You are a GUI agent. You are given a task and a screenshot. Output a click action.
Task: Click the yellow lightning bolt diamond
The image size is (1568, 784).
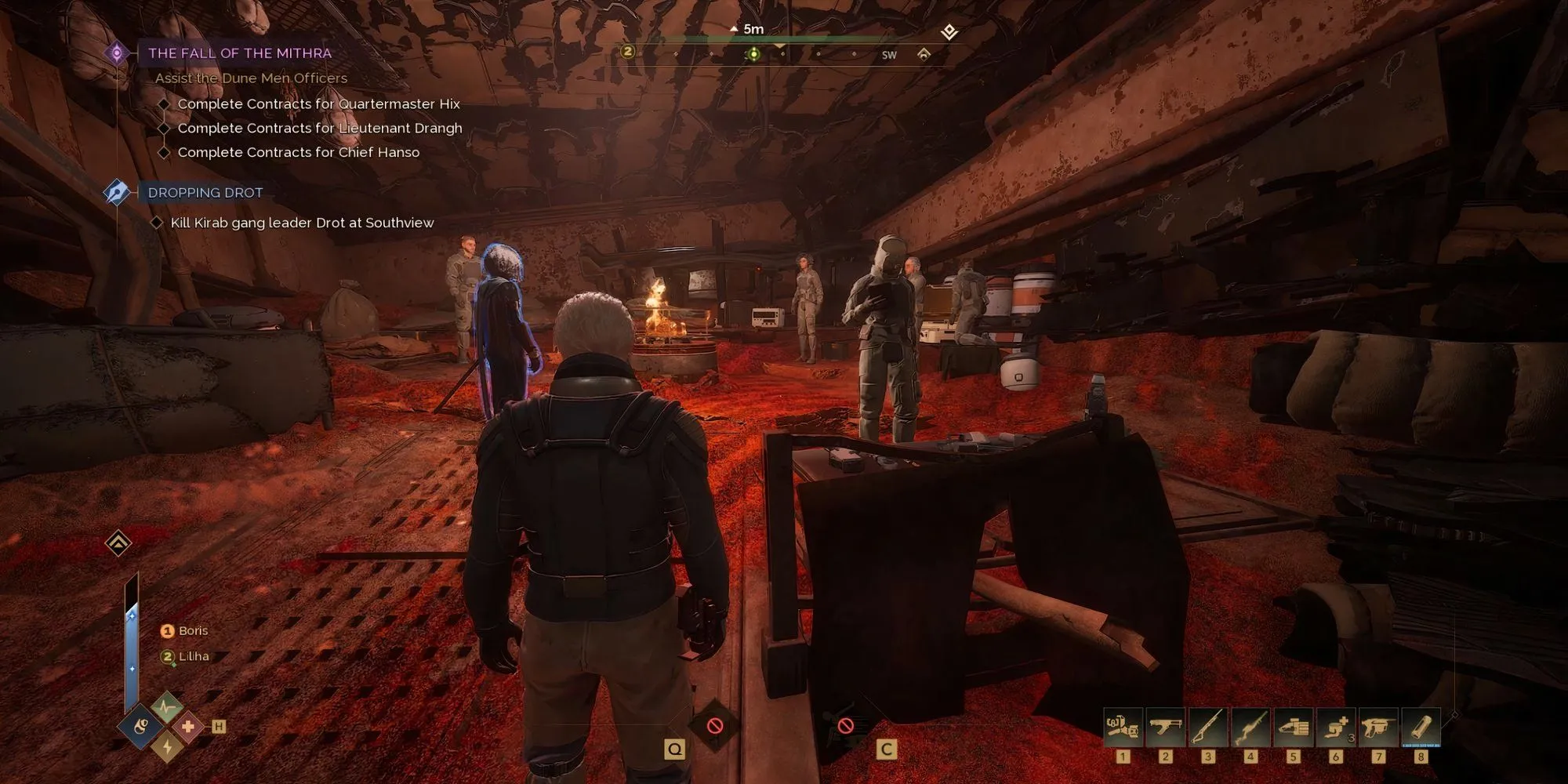(x=166, y=746)
